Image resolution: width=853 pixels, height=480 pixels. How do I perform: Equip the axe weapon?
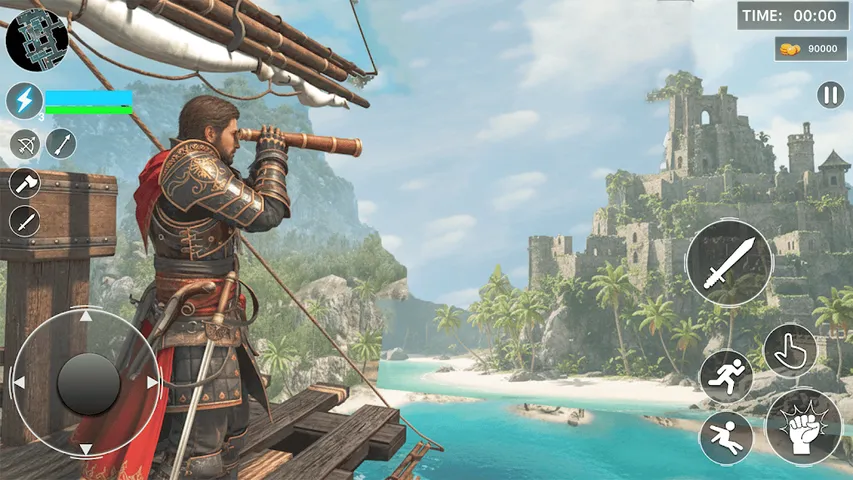[24, 183]
